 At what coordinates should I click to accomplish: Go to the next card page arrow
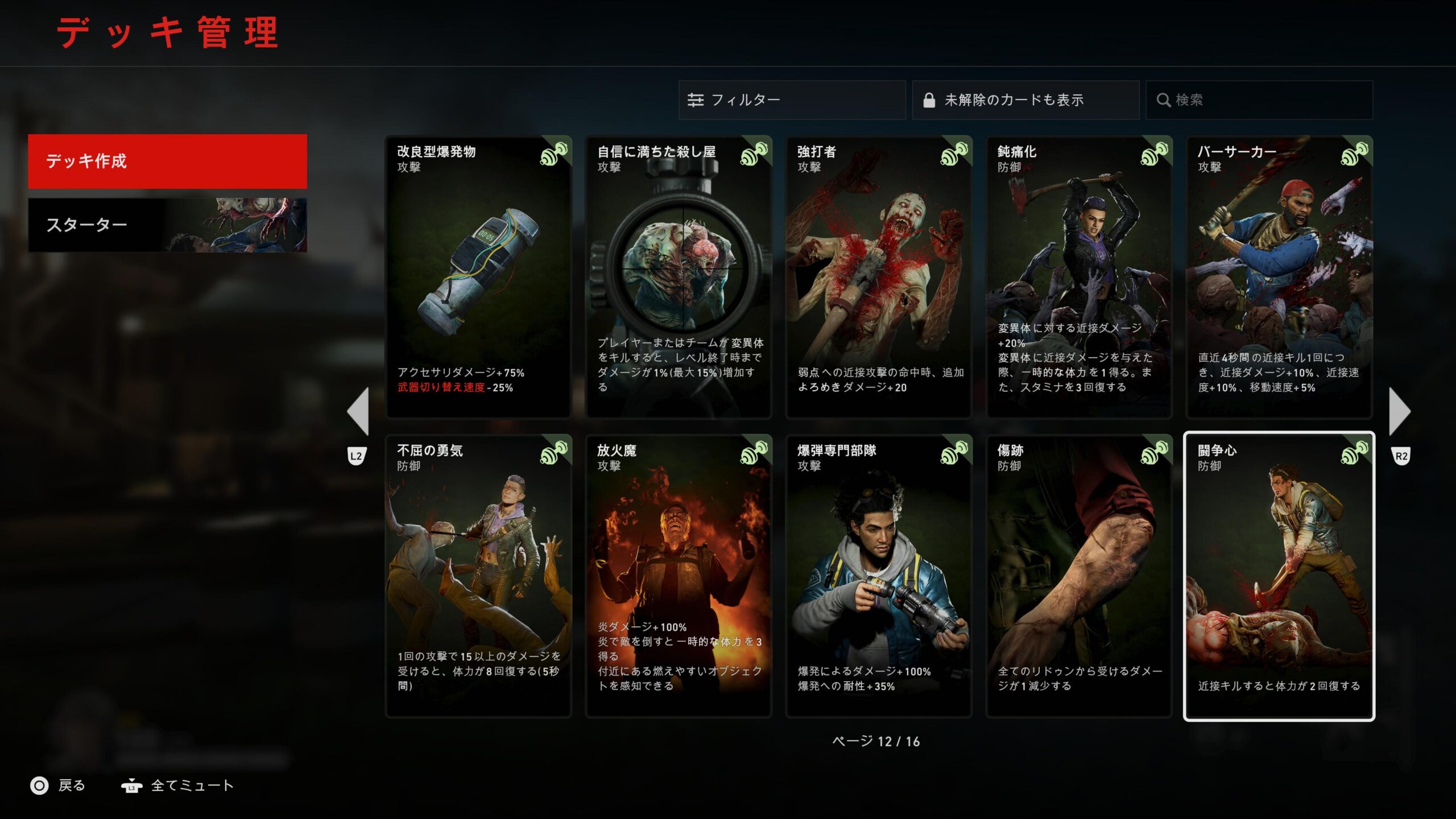click(x=1399, y=411)
